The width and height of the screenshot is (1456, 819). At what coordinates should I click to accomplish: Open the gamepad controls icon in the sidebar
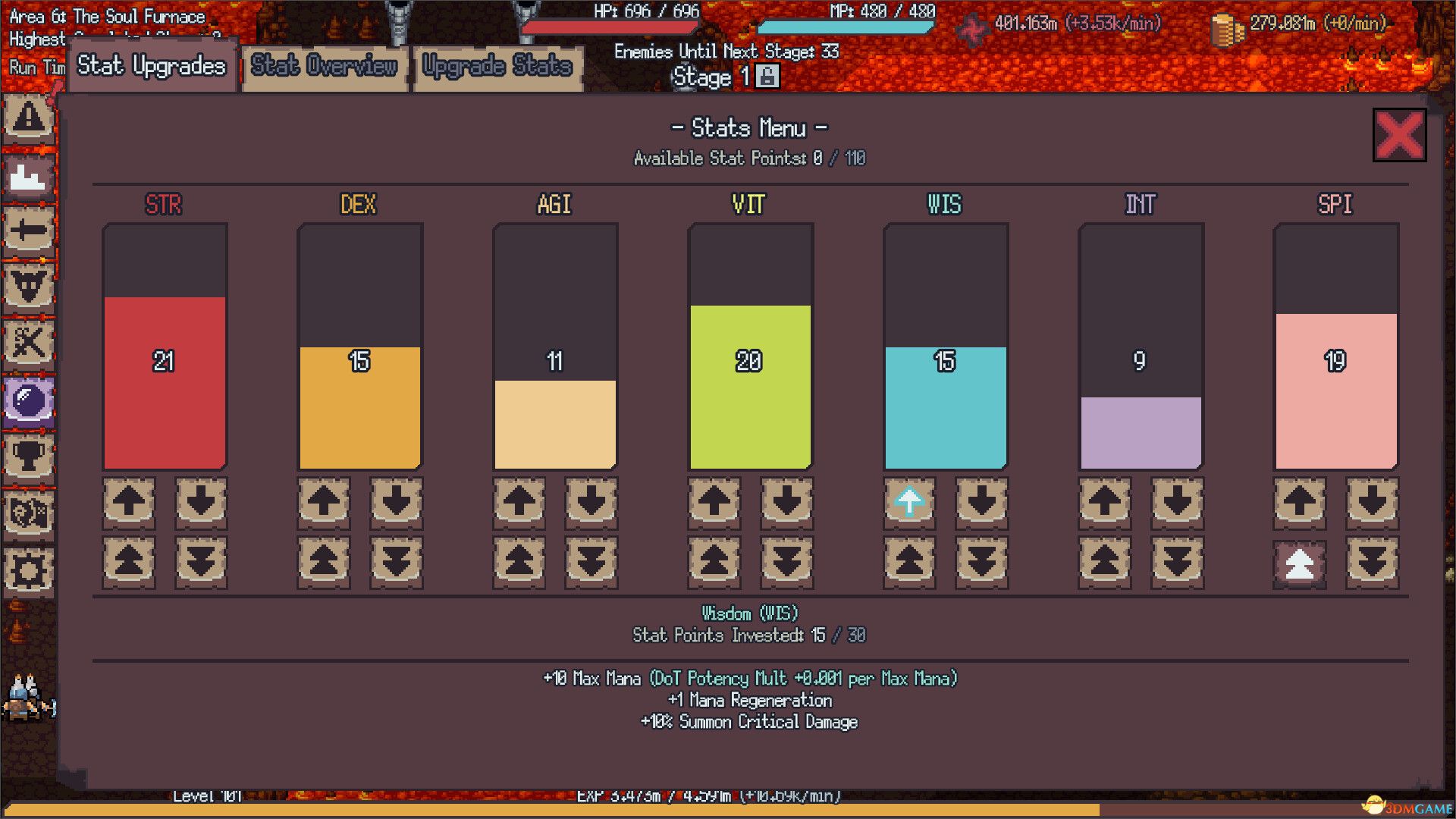coord(29,514)
